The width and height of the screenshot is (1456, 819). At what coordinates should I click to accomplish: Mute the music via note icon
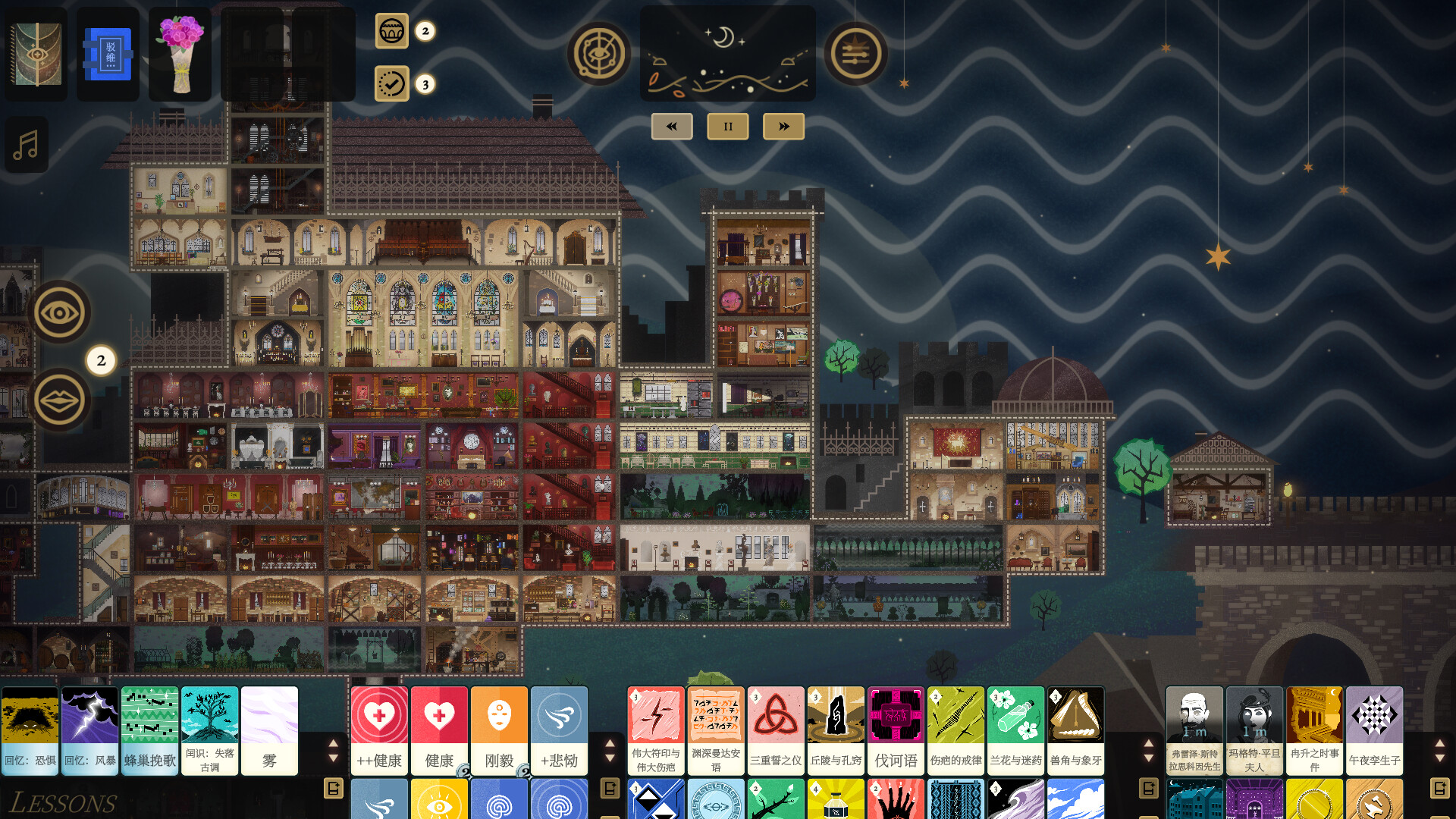coord(26,144)
